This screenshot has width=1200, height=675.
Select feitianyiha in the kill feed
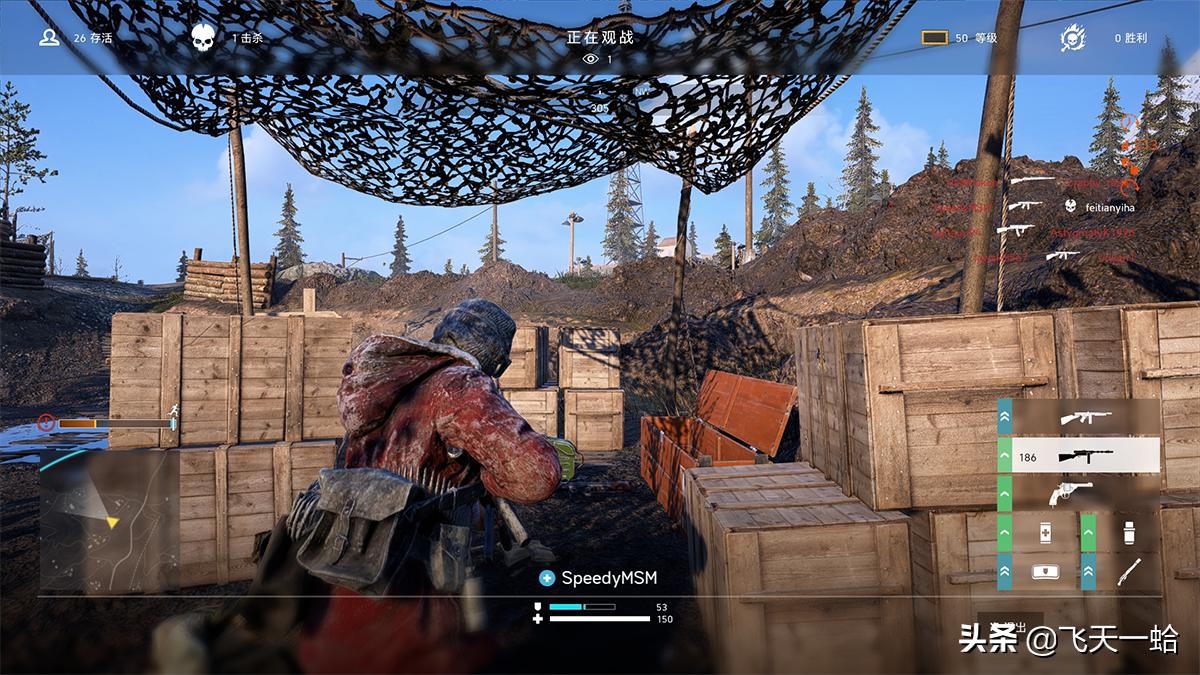pyautogui.click(x=1107, y=207)
